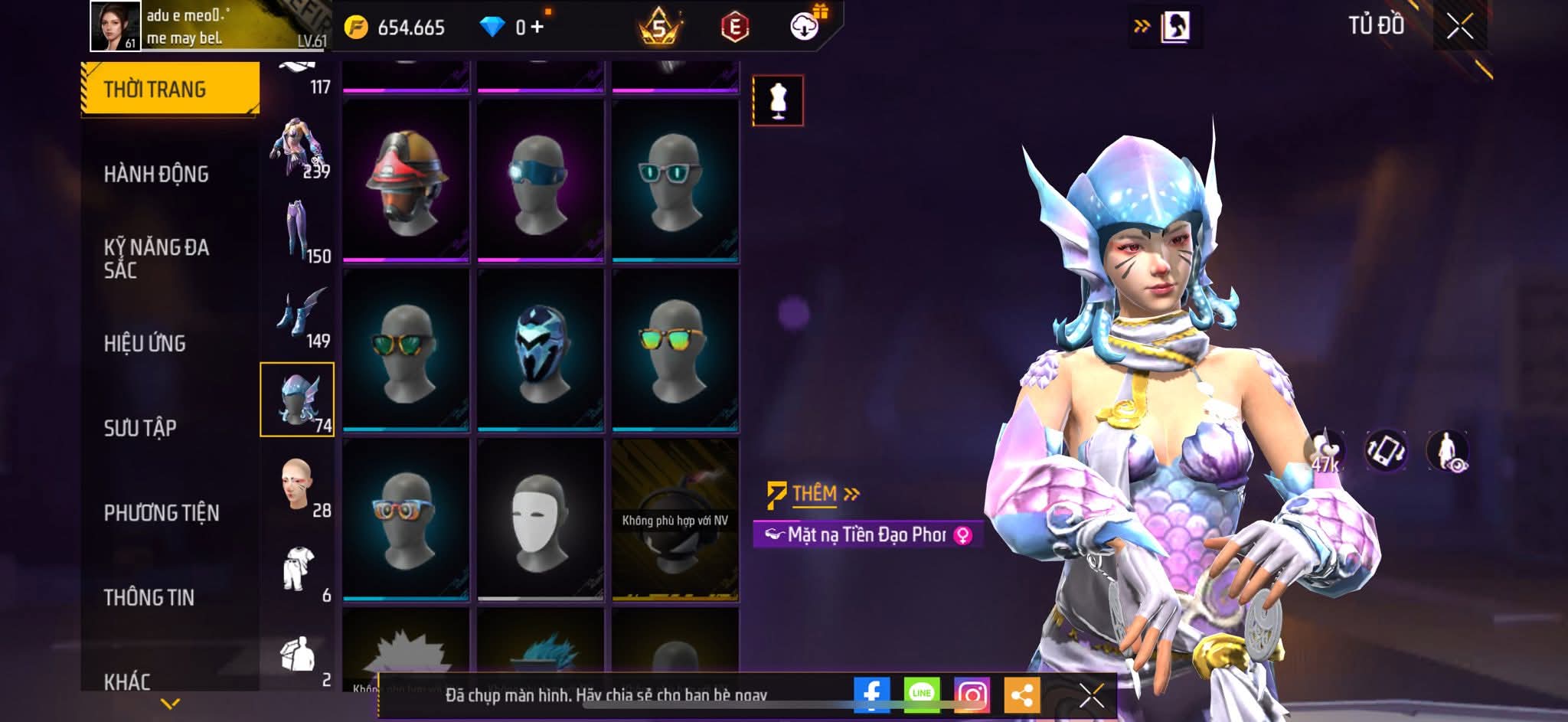Select the Hiệu Ứng menu entry
The height and width of the screenshot is (722, 1568).
pyautogui.click(x=145, y=343)
